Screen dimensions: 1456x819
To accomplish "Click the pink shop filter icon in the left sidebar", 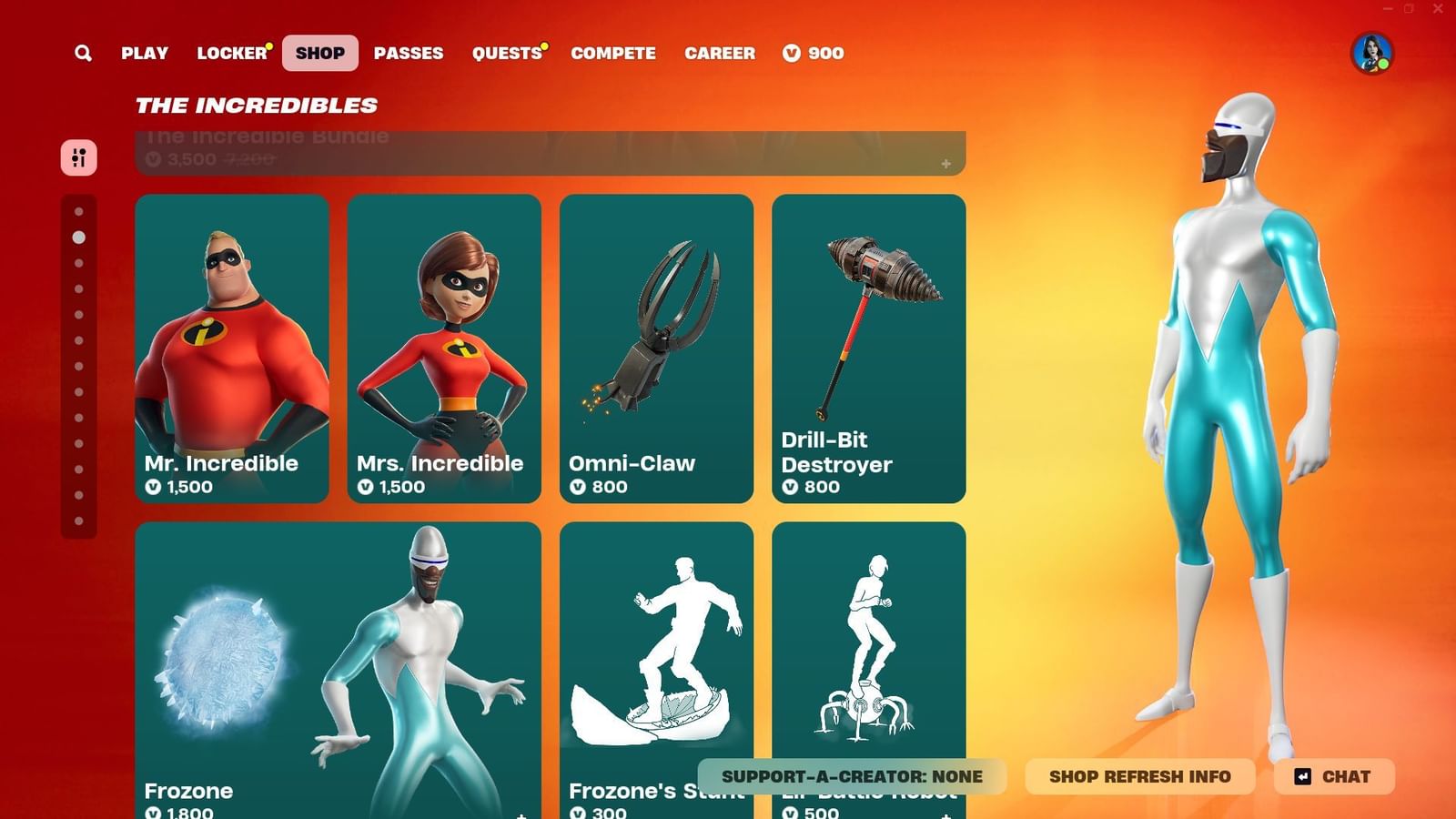I will (79, 158).
